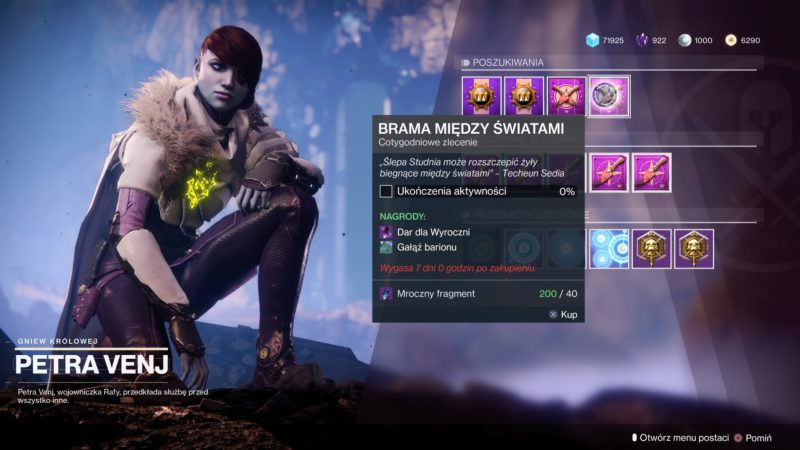The height and width of the screenshot is (450, 800).
Task: Select the blue glowing circles item
Action: pos(609,249)
